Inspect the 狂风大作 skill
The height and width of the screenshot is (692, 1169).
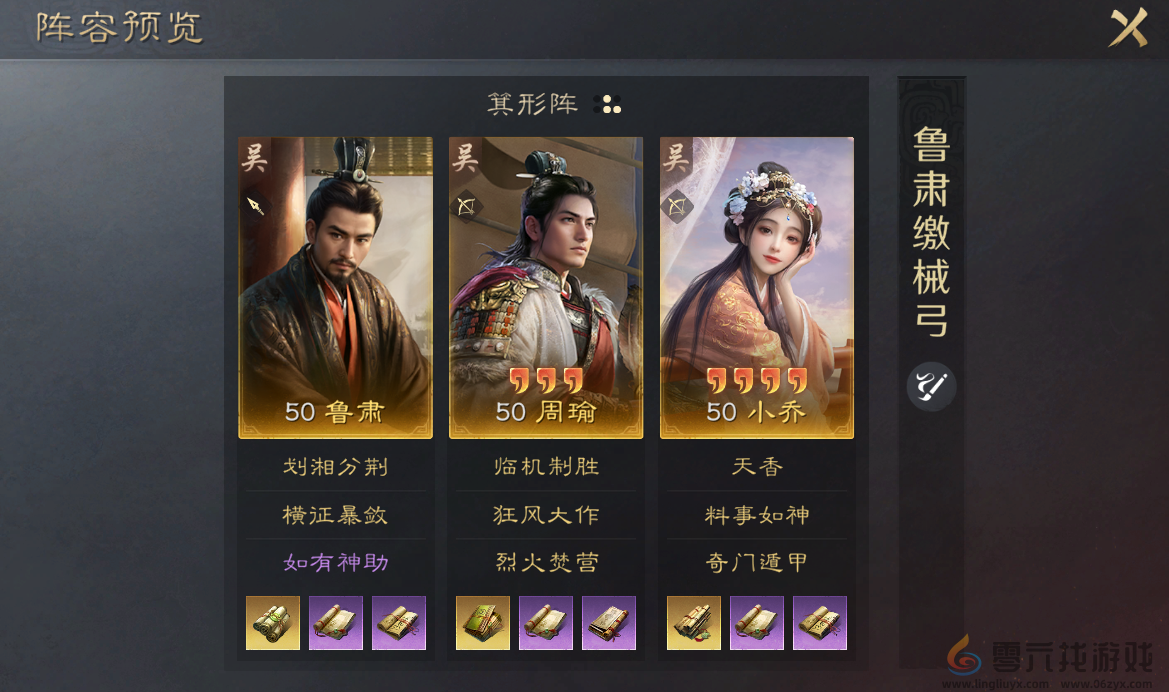point(546,515)
